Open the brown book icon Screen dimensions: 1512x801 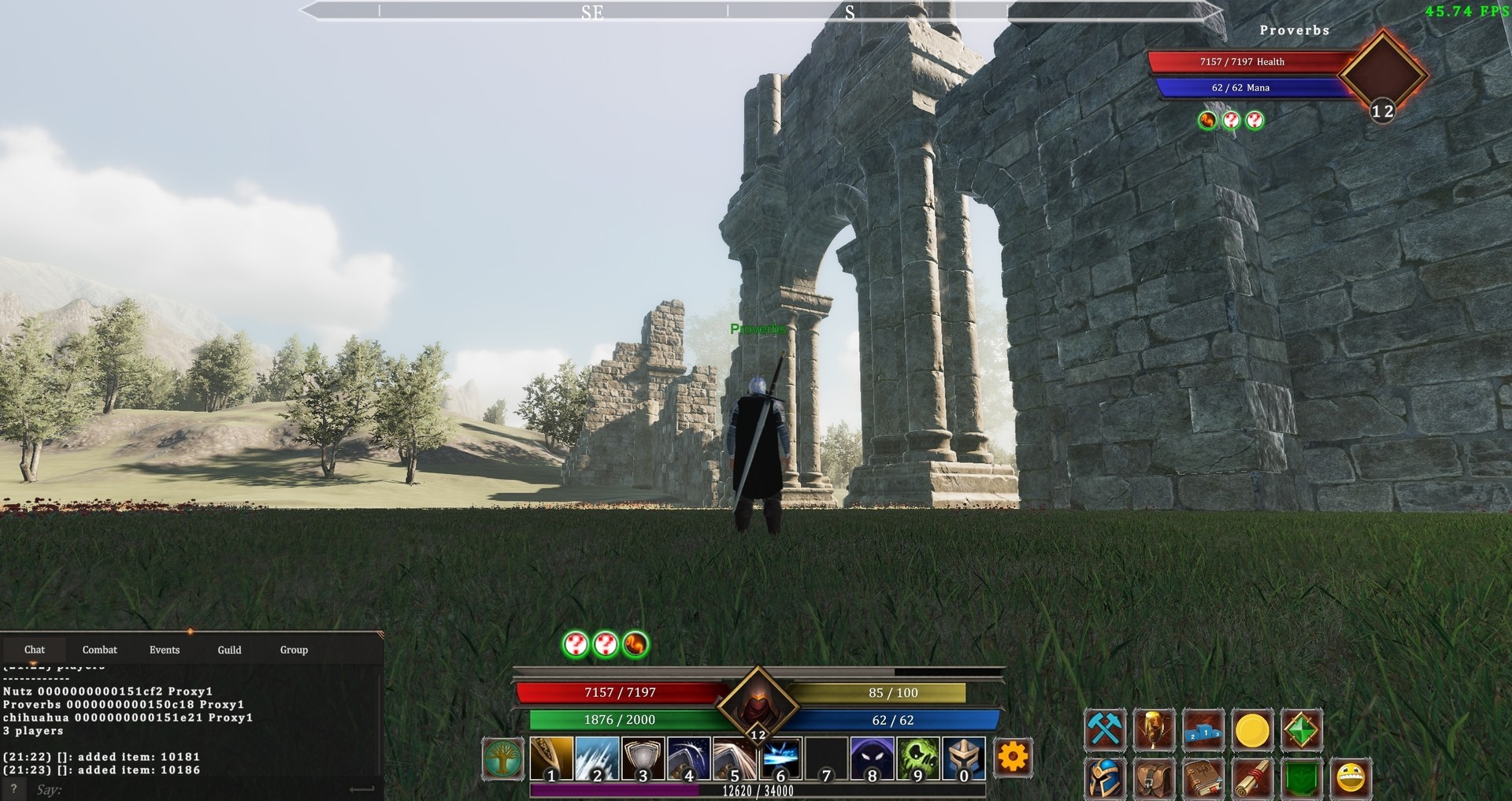pyautogui.click(x=1203, y=780)
